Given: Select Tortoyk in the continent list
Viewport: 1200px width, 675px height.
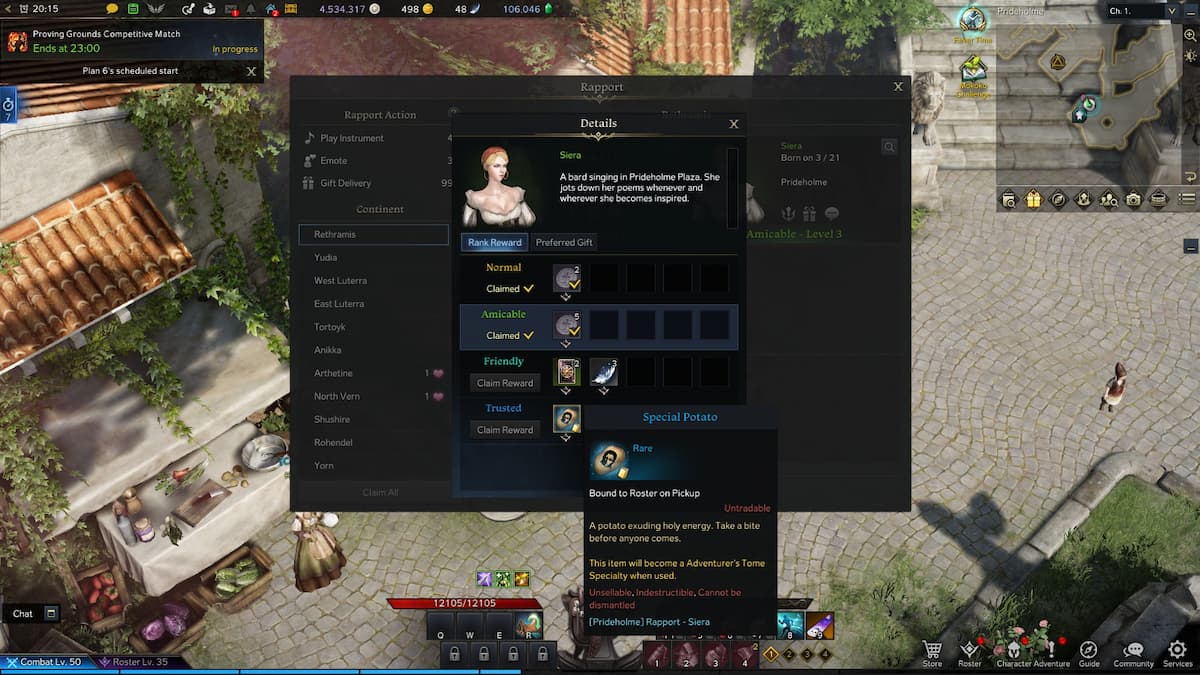Looking at the screenshot, I should 328,327.
